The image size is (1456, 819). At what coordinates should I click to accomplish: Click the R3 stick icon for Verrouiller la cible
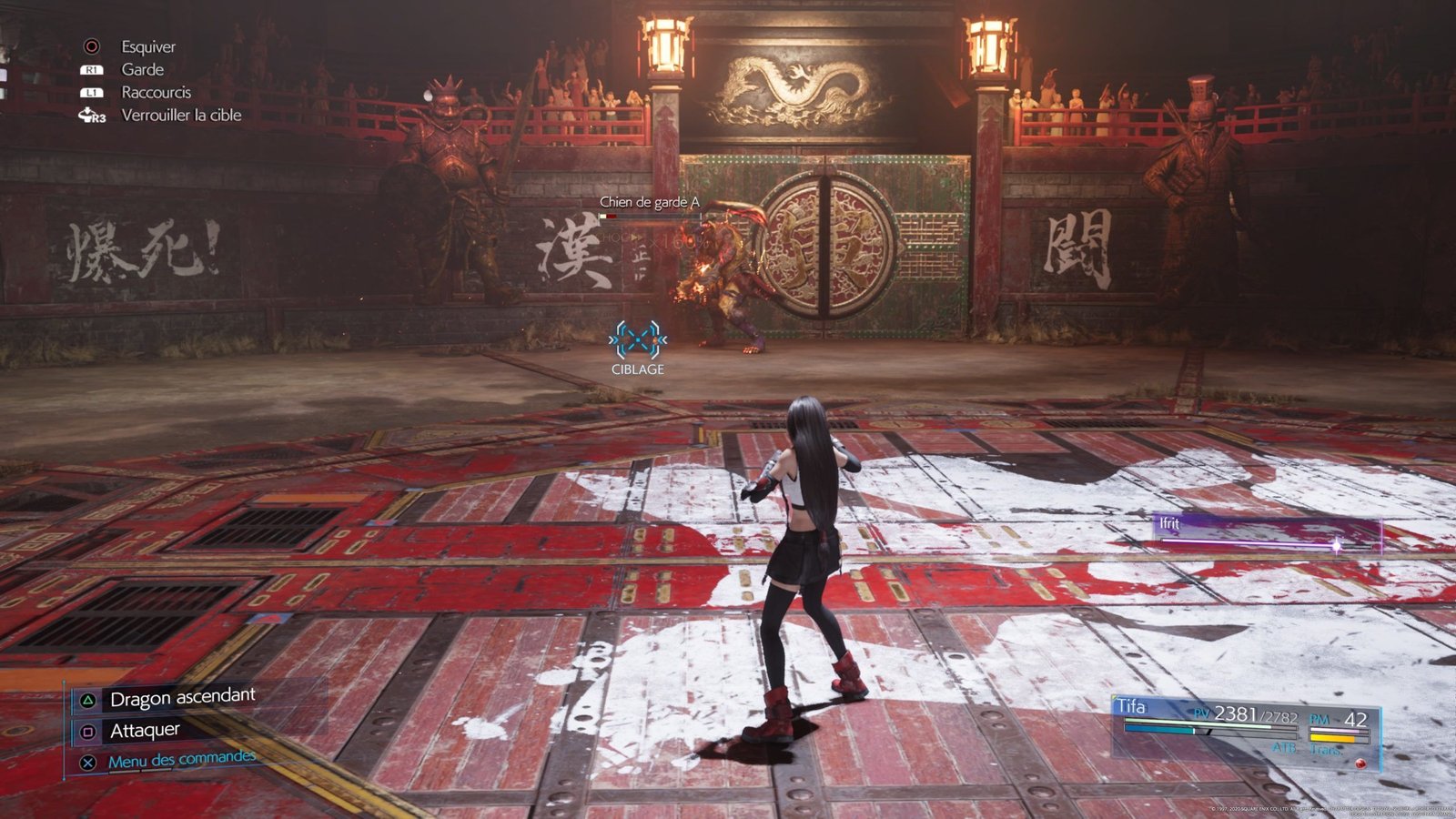tap(91, 115)
